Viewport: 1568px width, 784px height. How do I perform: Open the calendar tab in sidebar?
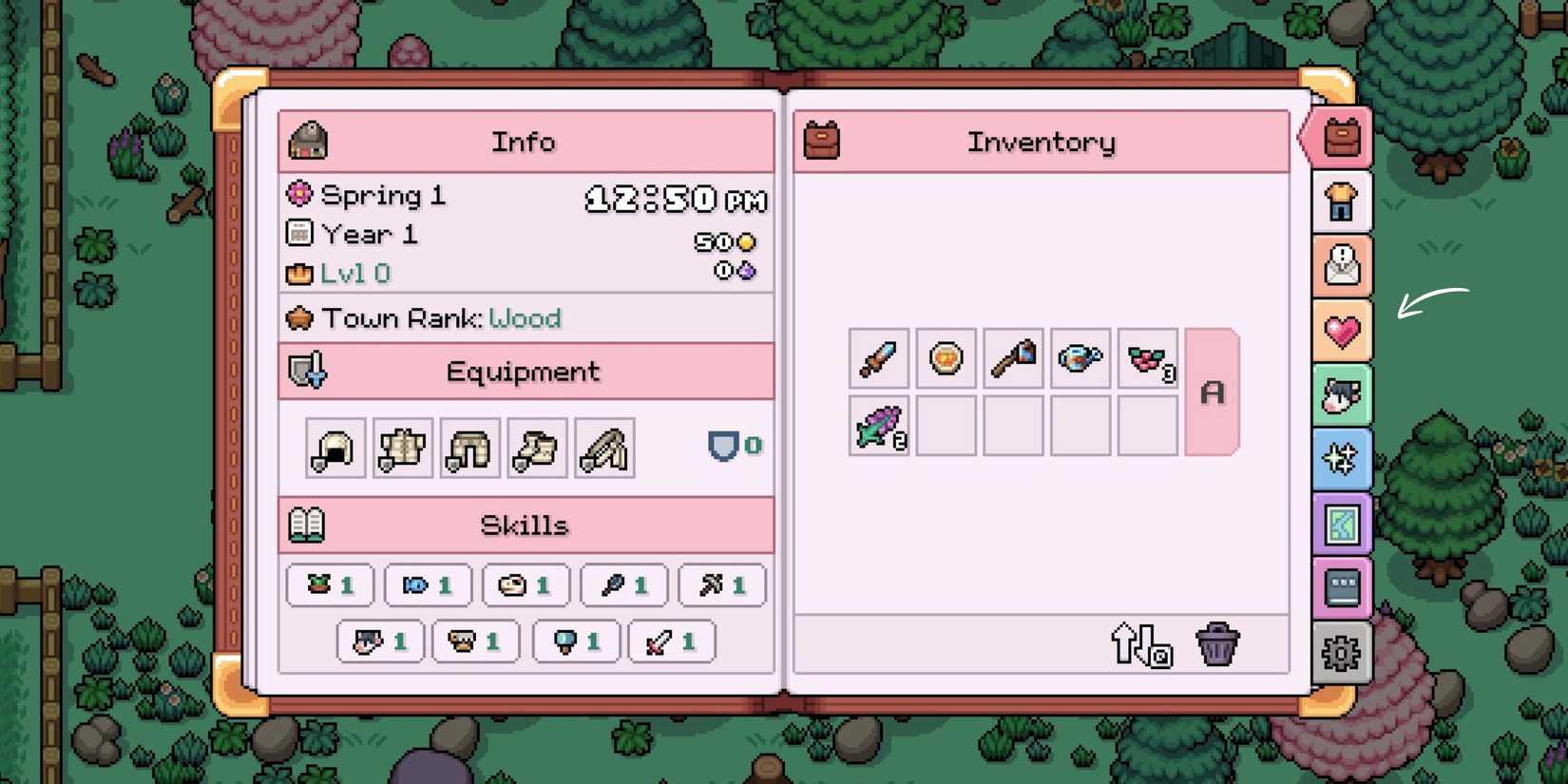1340,588
